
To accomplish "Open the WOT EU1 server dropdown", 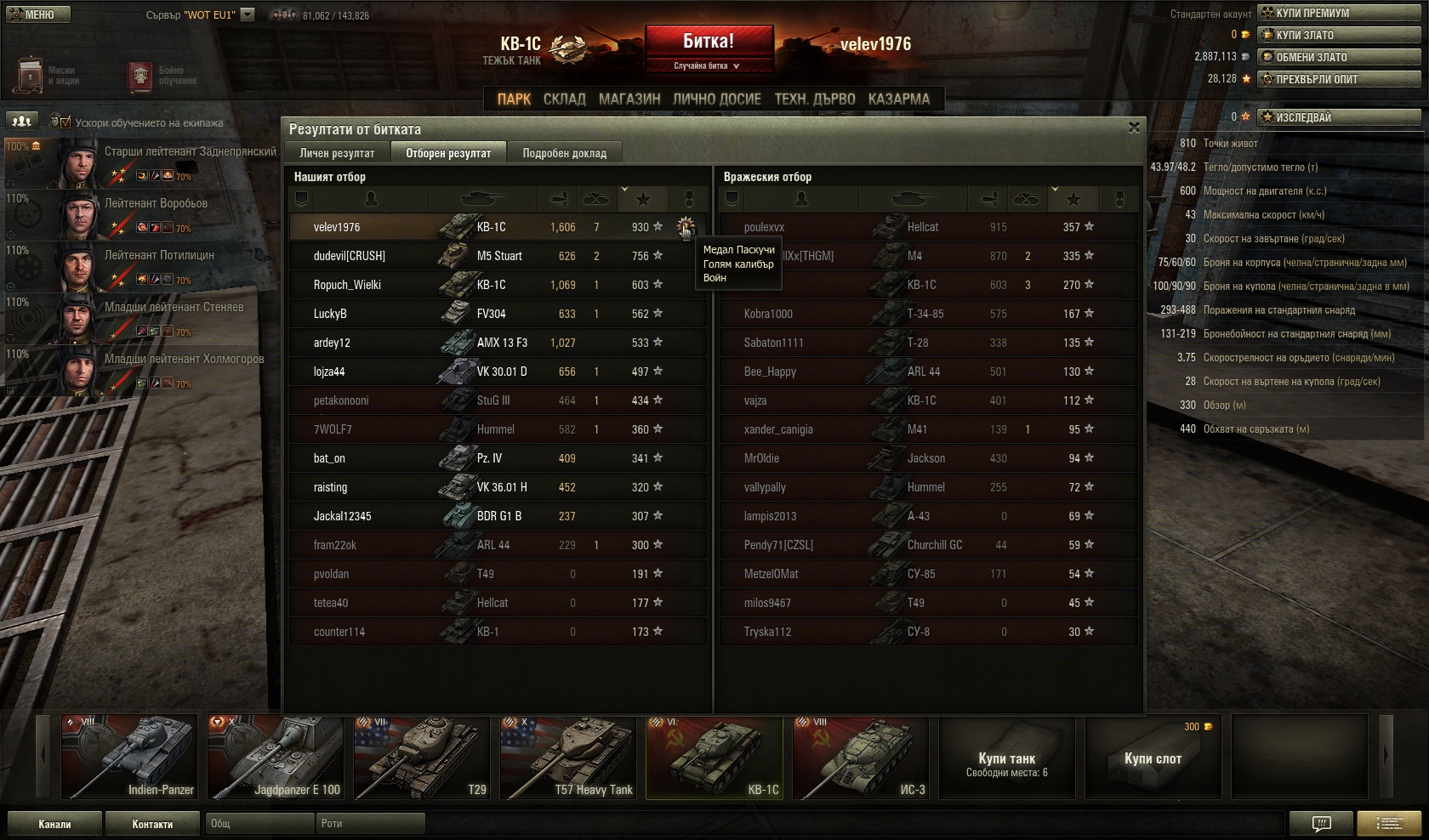I will 248,14.
